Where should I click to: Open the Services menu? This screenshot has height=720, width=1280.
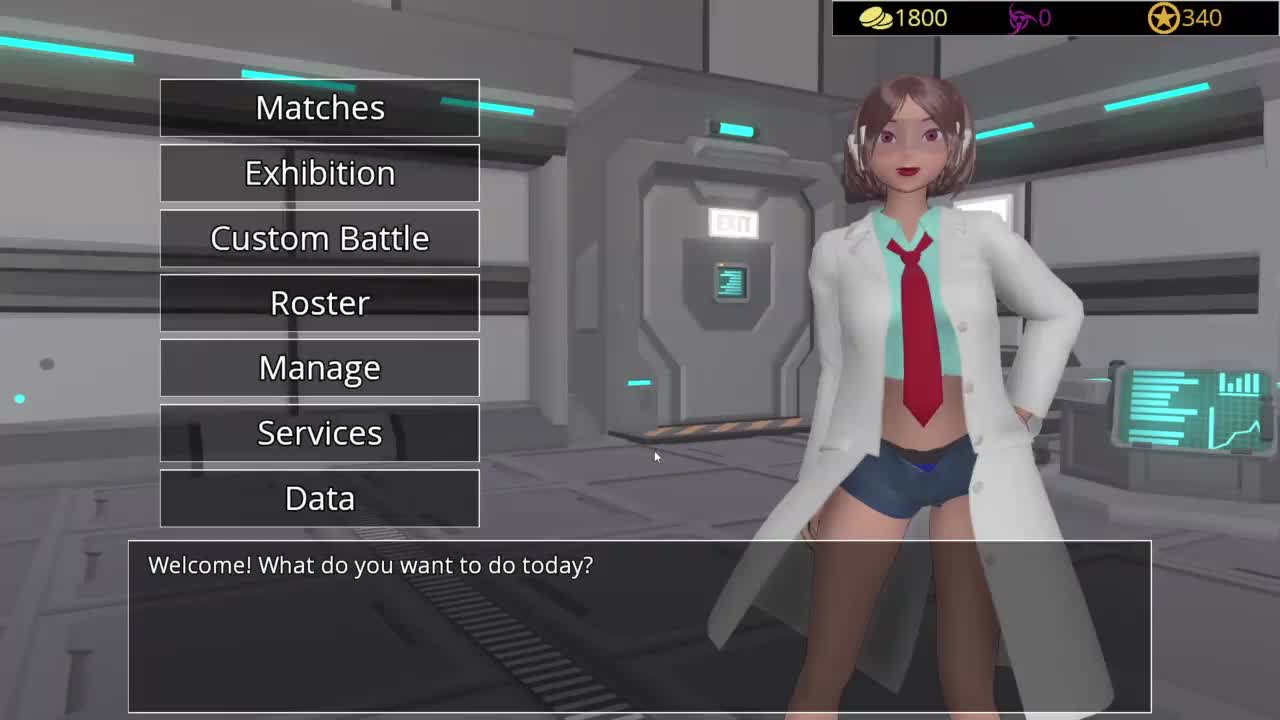pos(320,433)
